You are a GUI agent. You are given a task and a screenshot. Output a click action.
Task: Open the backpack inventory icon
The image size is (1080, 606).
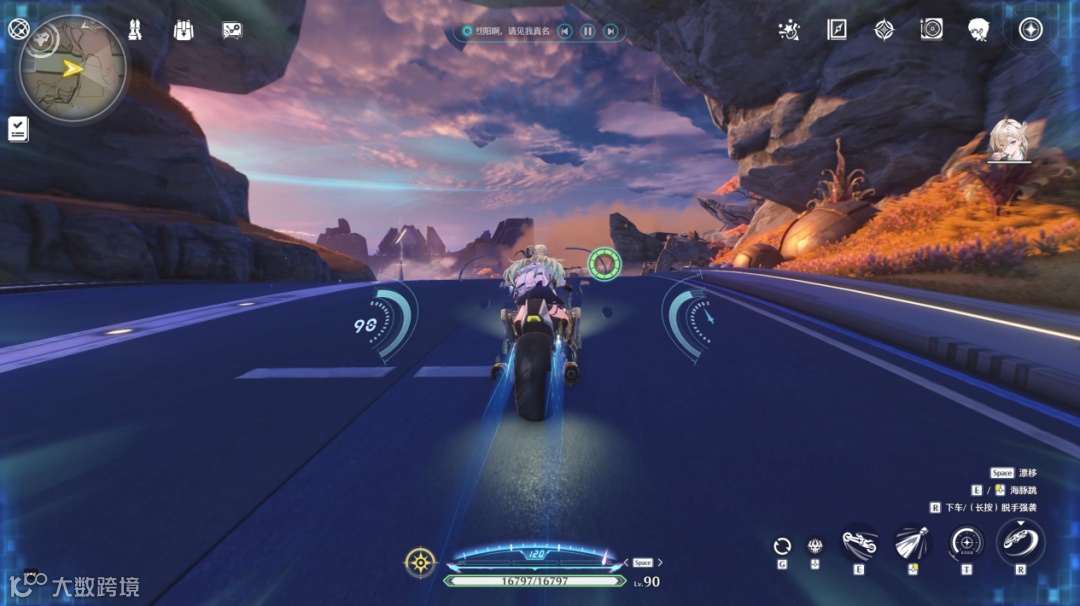coord(183,30)
